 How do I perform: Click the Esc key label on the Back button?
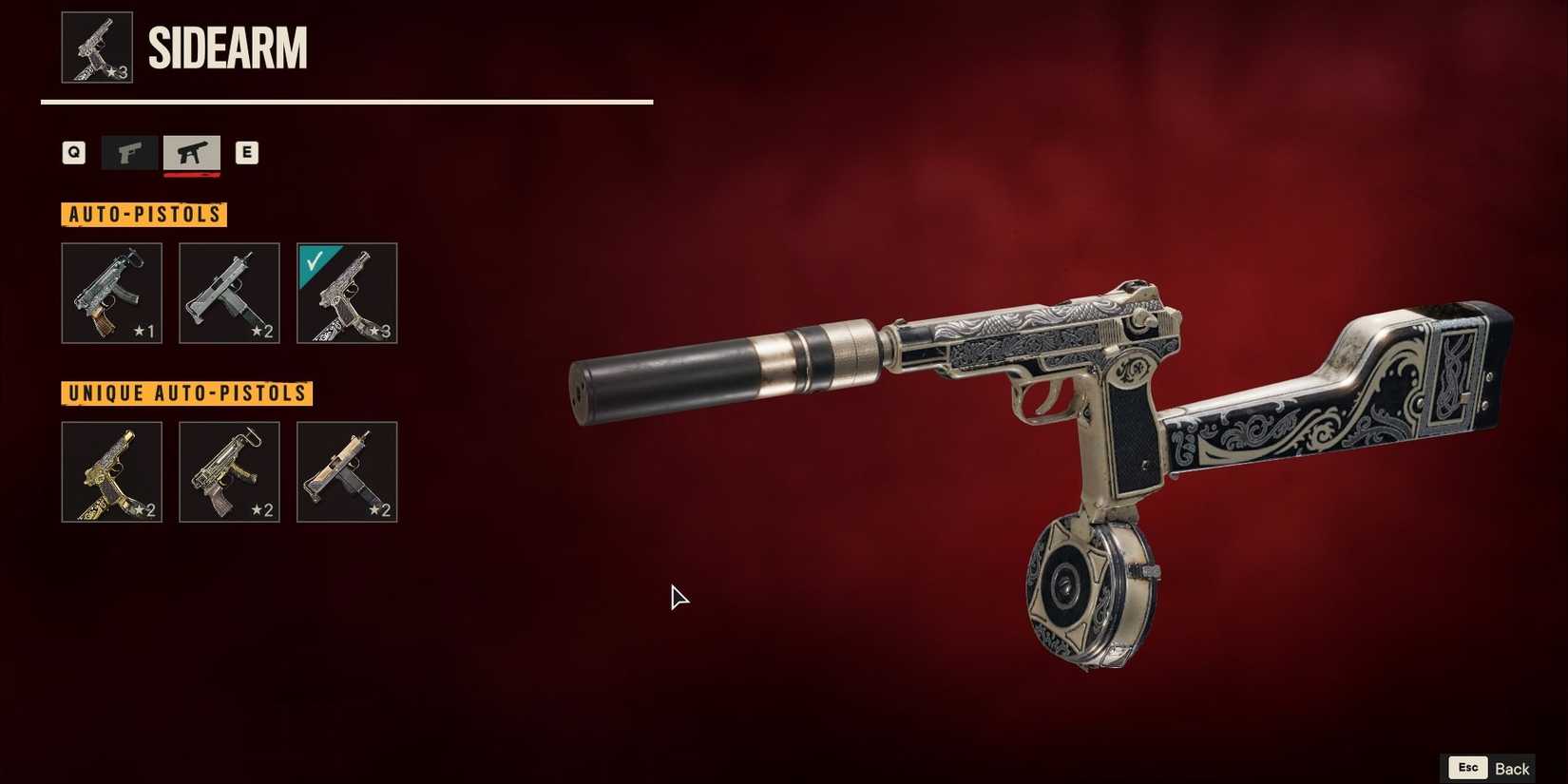coord(1466,767)
